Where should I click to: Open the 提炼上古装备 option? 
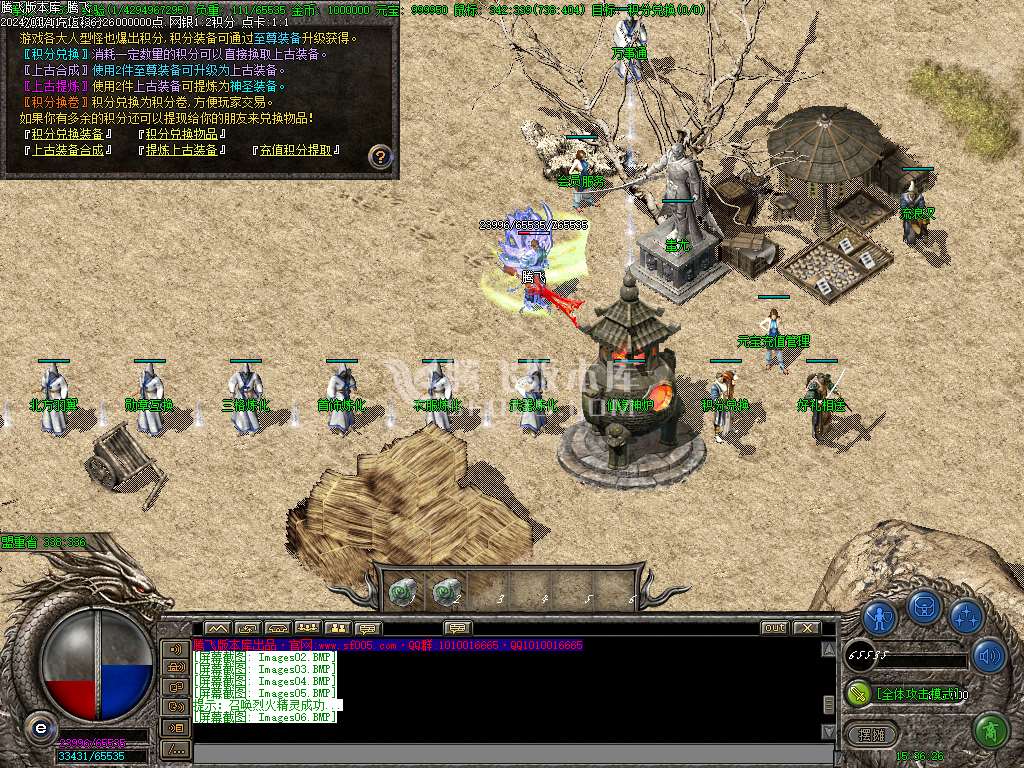[182, 150]
